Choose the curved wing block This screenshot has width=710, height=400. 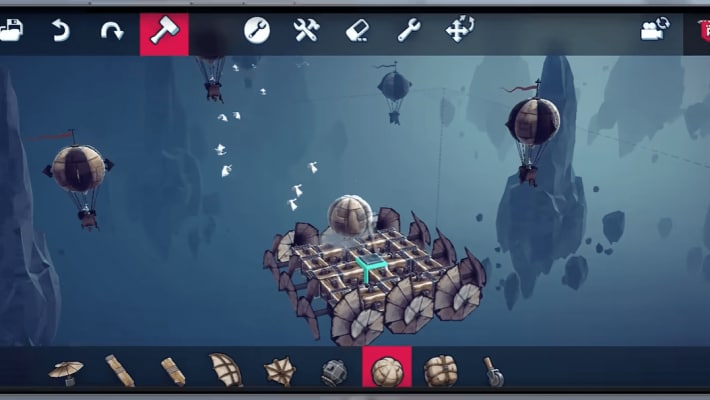coord(225,370)
